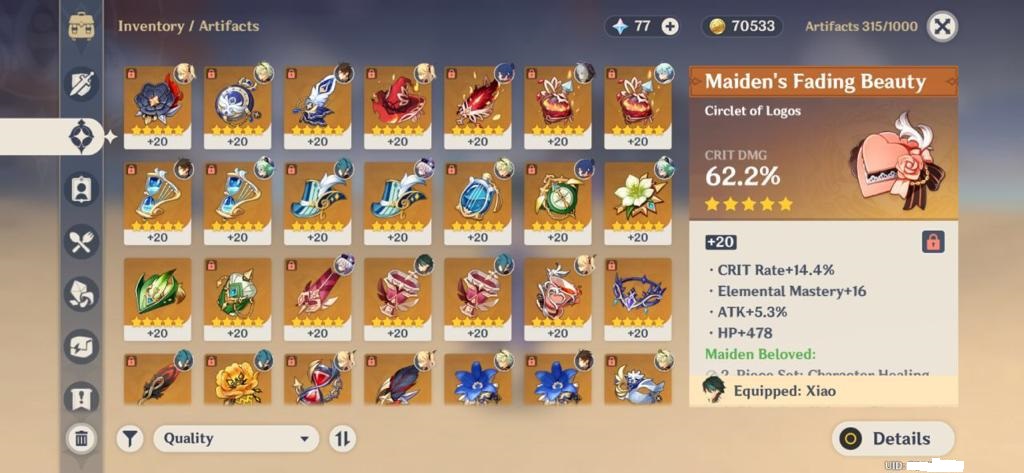Select the dark blue flower artifact

157,107
